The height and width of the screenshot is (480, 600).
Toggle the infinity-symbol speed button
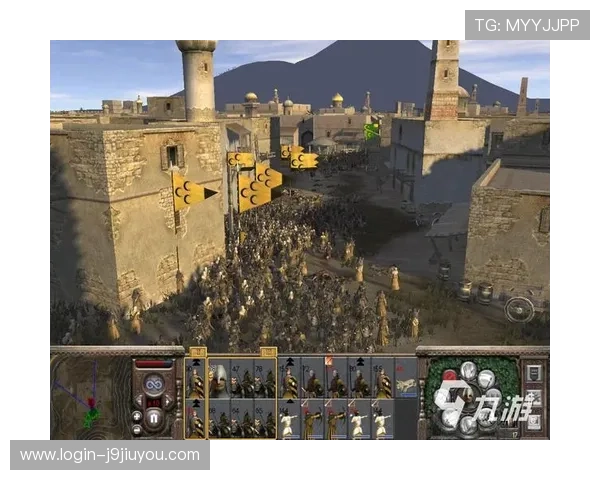tap(155, 382)
